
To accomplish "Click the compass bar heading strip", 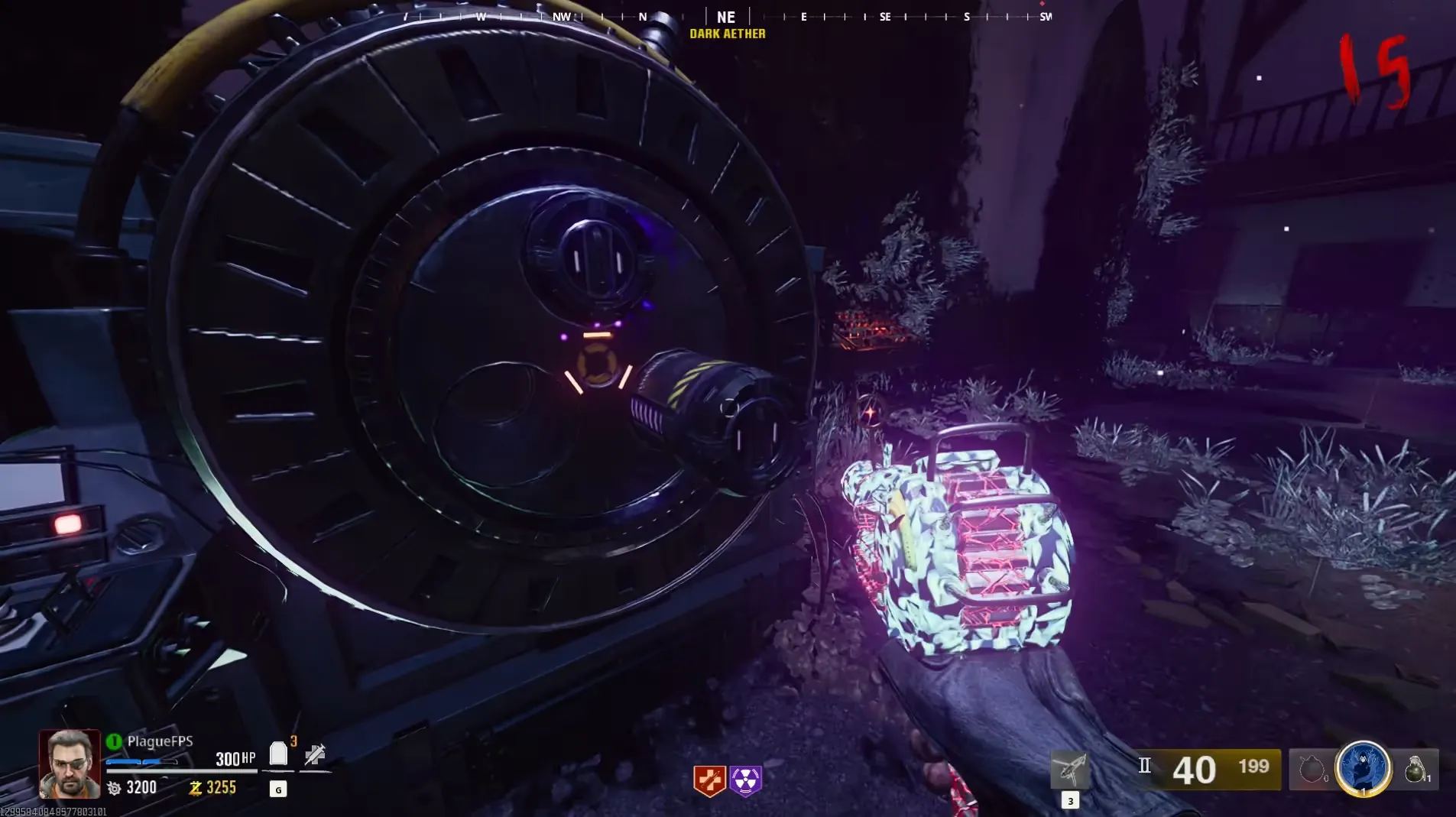I will (x=726, y=17).
